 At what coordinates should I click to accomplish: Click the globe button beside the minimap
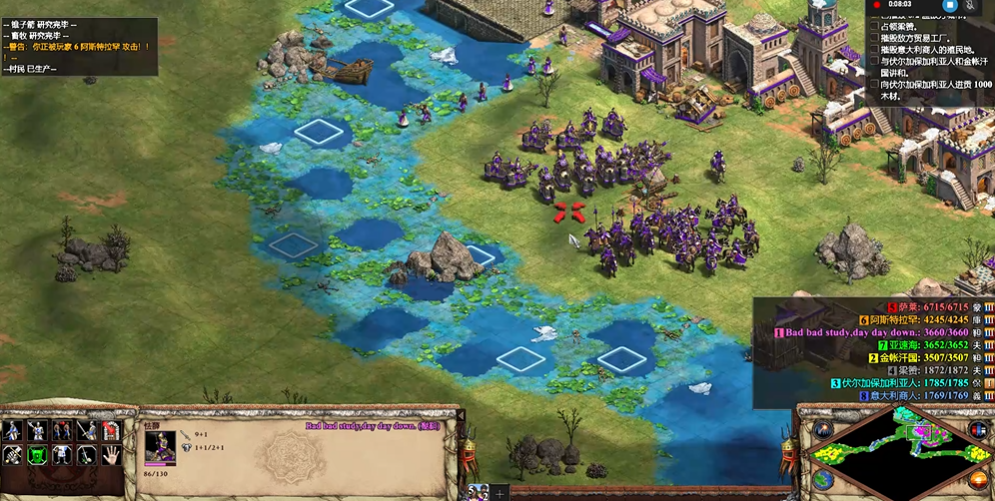822,479
